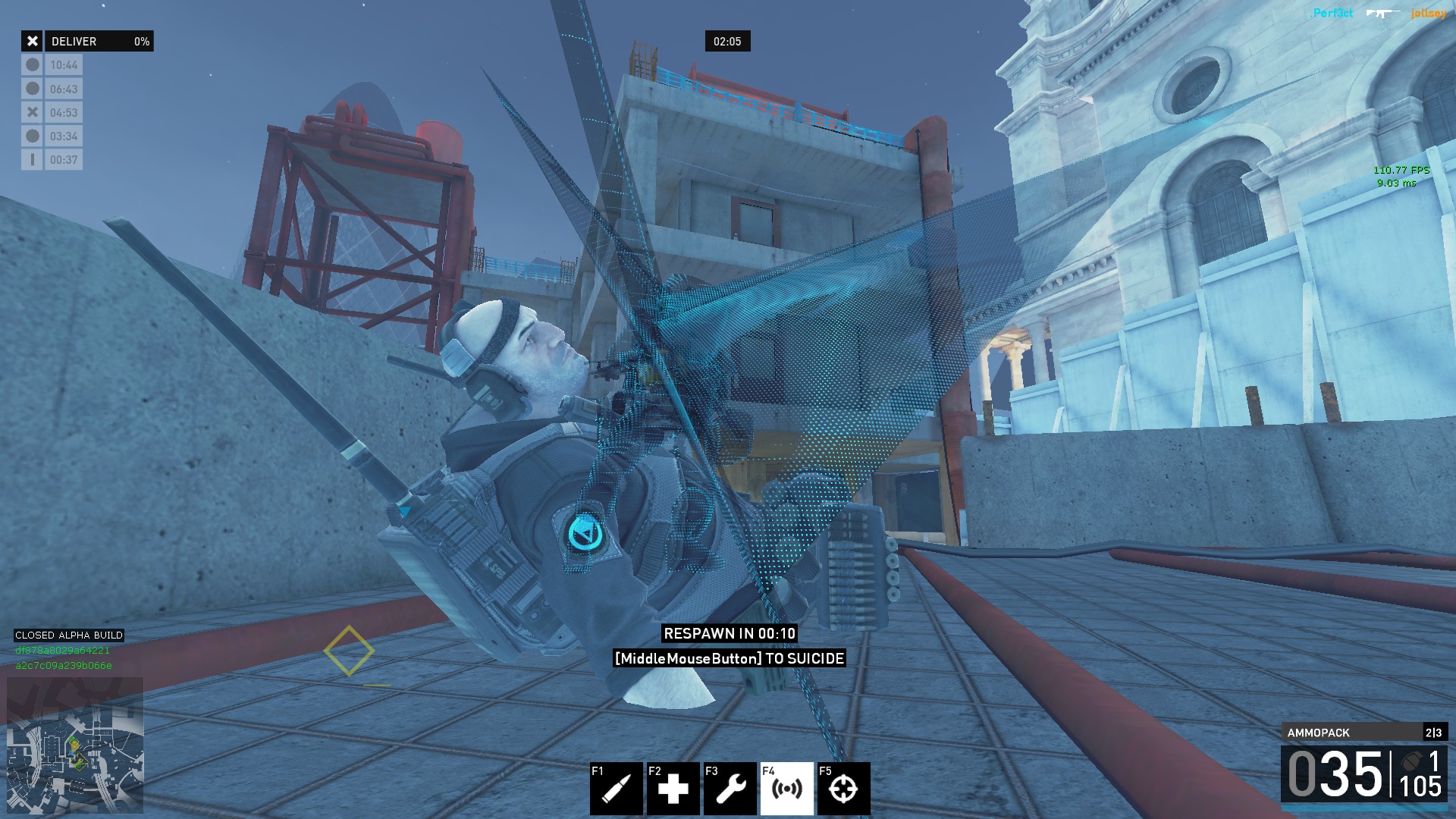Image resolution: width=1456 pixels, height=819 pixels.
Task: Select the 04:53 objective row
Action: (52, 112)
